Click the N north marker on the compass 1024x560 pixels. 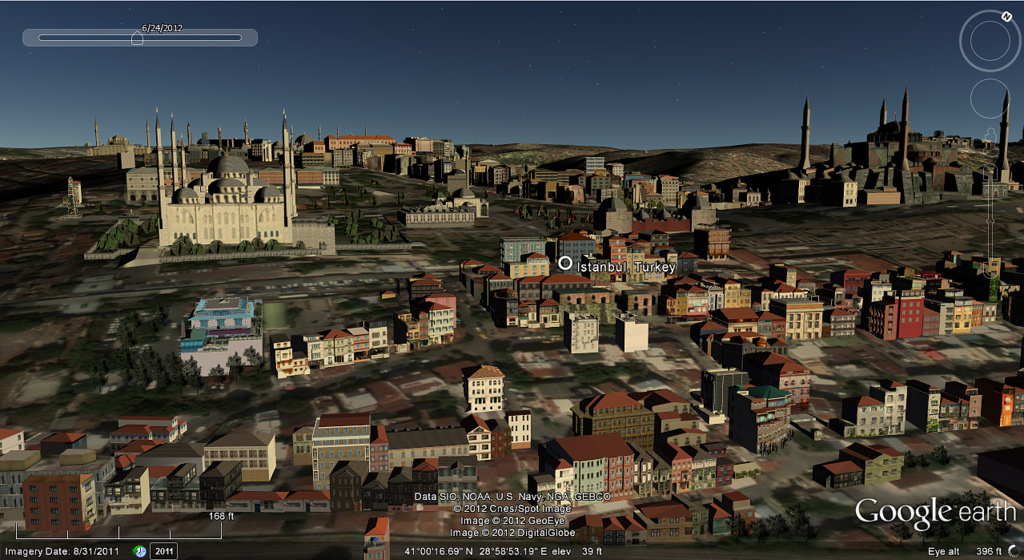1004,16
